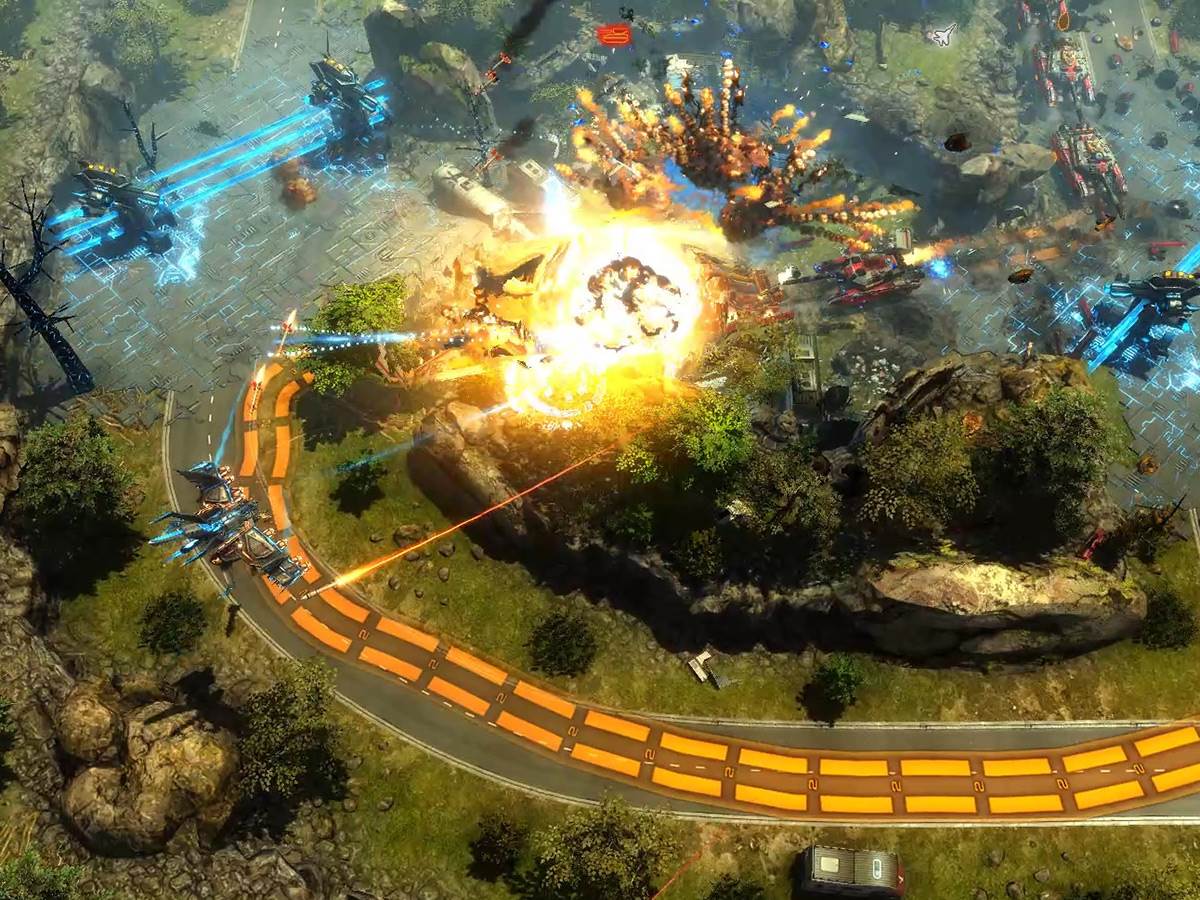Click the red tank unit marker
This screenshot has height=900, width=1200.
[x=613, y=35]
